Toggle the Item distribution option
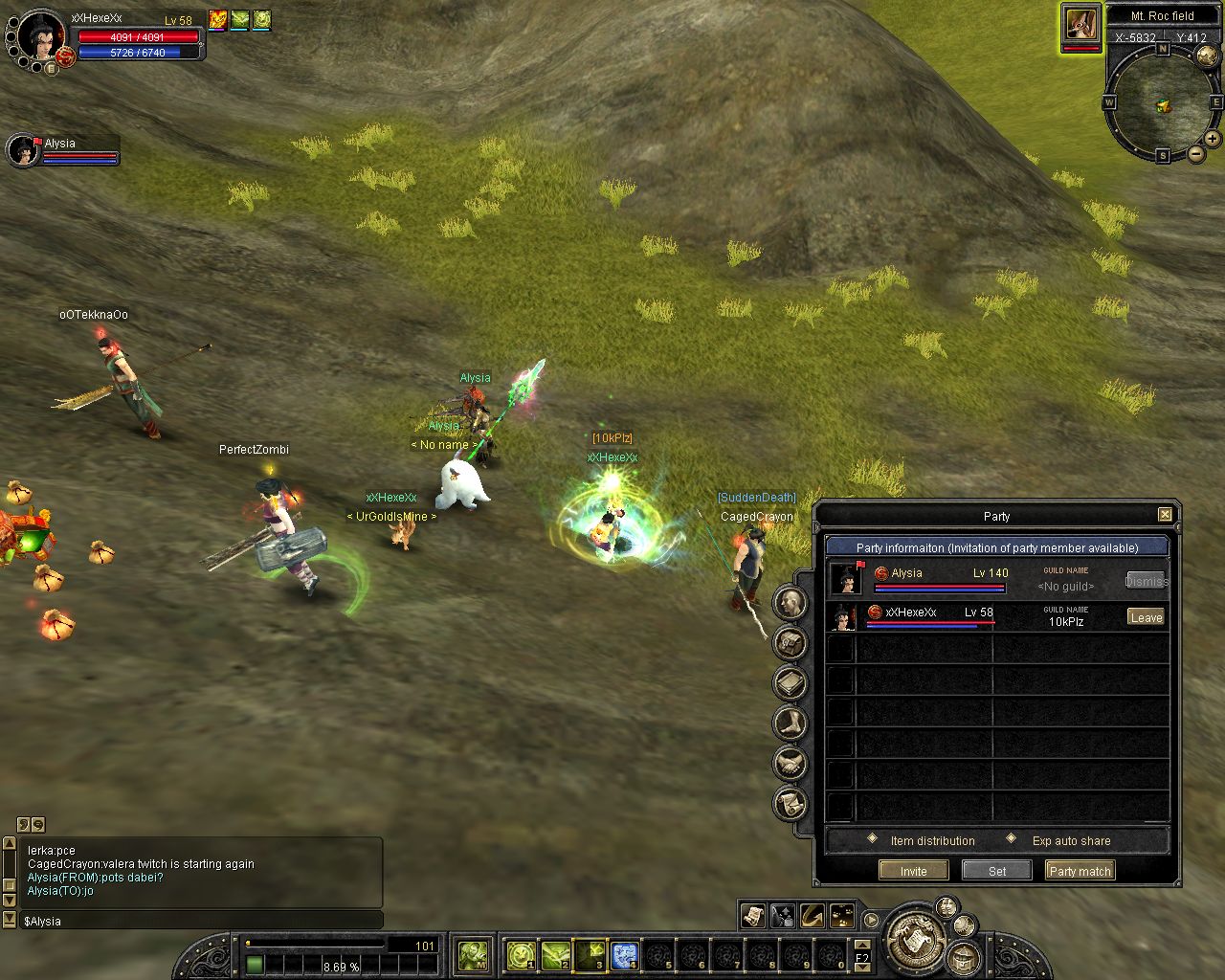The height and width of the screenshot is (980, 1225). coord(872,839)
